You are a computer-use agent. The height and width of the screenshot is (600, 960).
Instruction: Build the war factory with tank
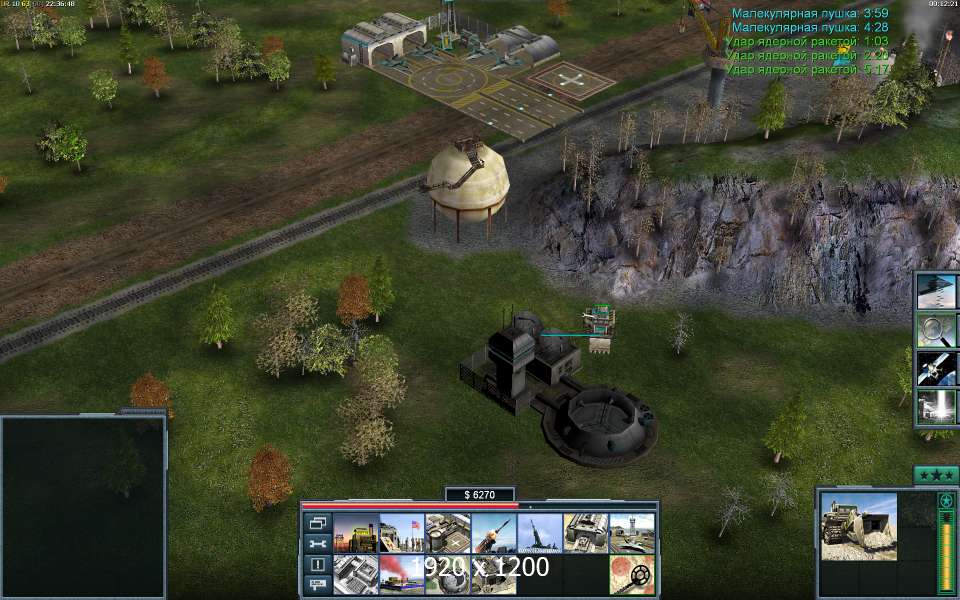tap(585, 533)
